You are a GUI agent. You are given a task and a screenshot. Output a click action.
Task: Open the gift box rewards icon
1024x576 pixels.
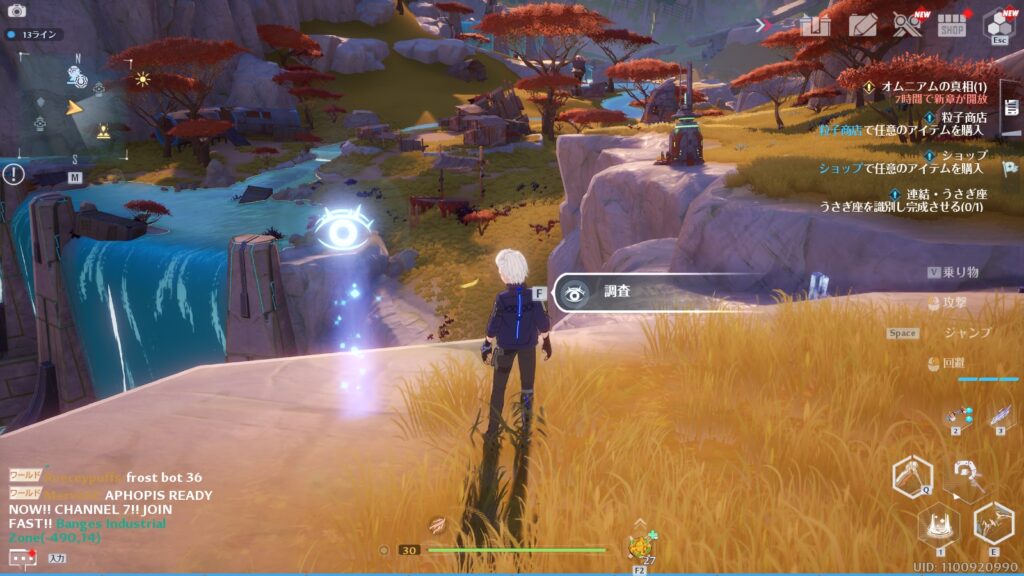[816, 25]
